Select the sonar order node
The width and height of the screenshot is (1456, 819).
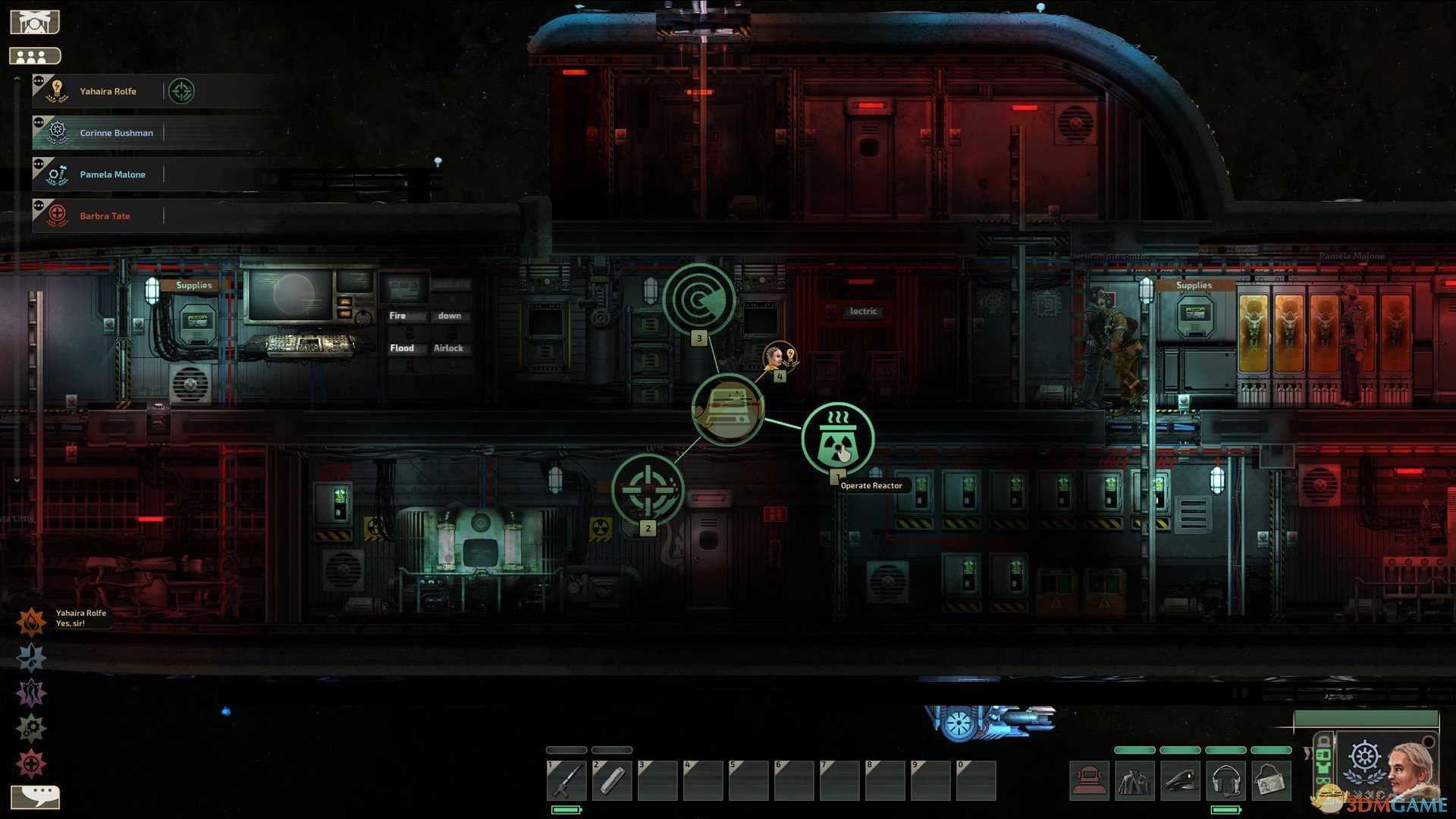[699, 299]
